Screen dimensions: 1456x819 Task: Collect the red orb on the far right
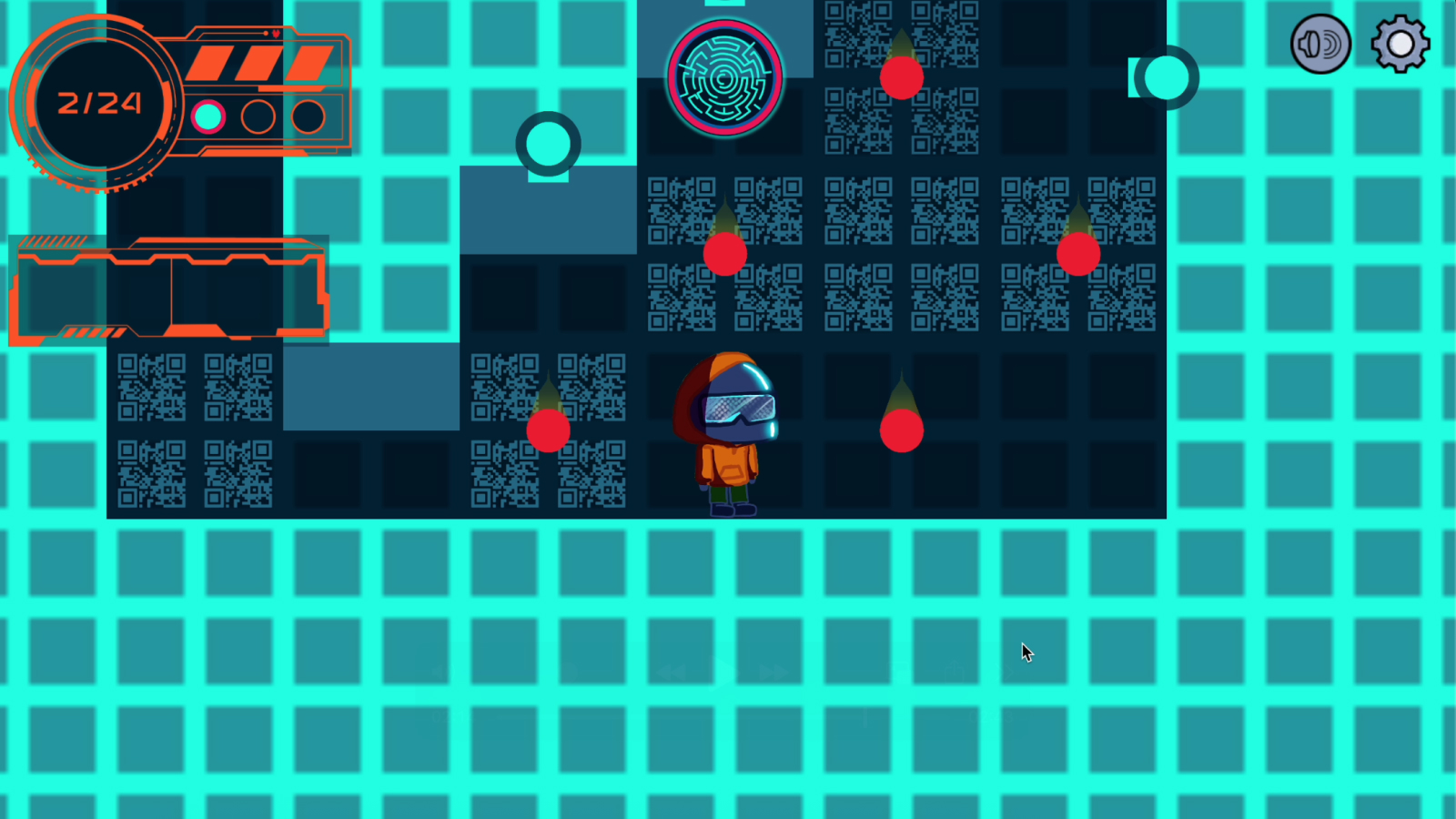tap(1078, 255)
